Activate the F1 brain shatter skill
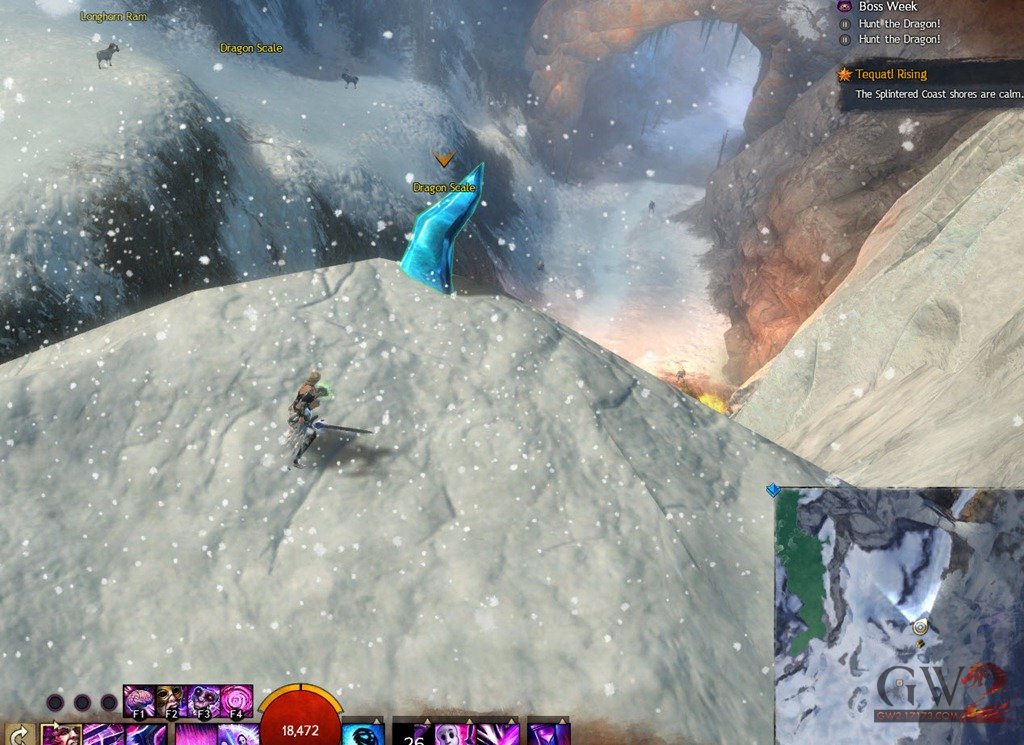 [137, 697]
